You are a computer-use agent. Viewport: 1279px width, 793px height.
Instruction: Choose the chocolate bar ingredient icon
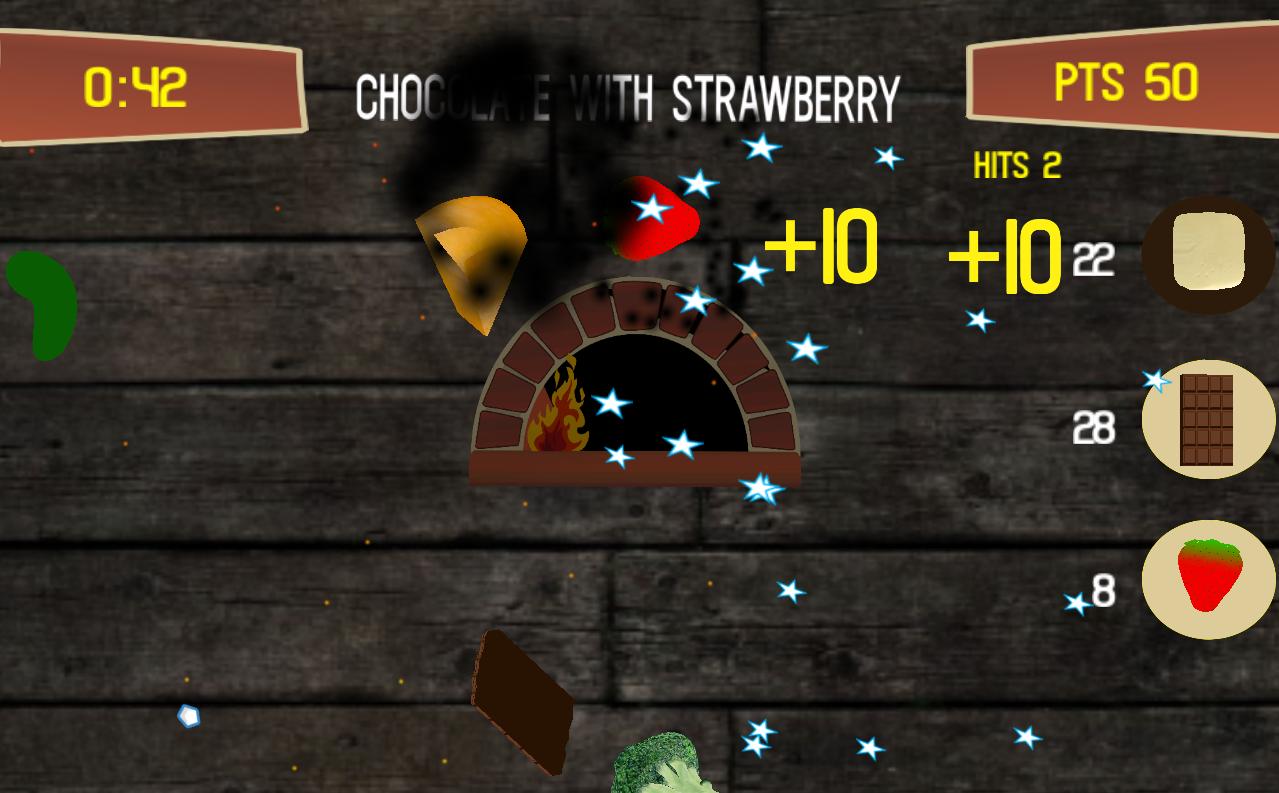[1208, 420]
